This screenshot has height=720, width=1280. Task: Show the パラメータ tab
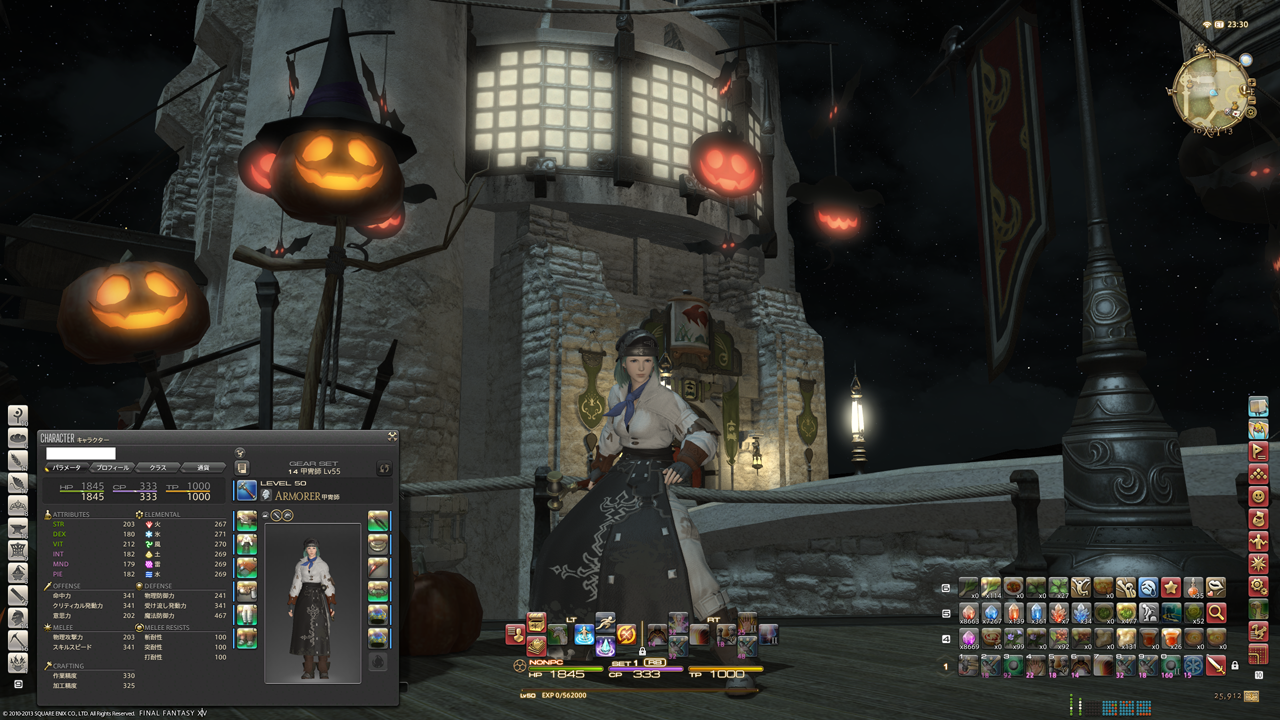66,467
